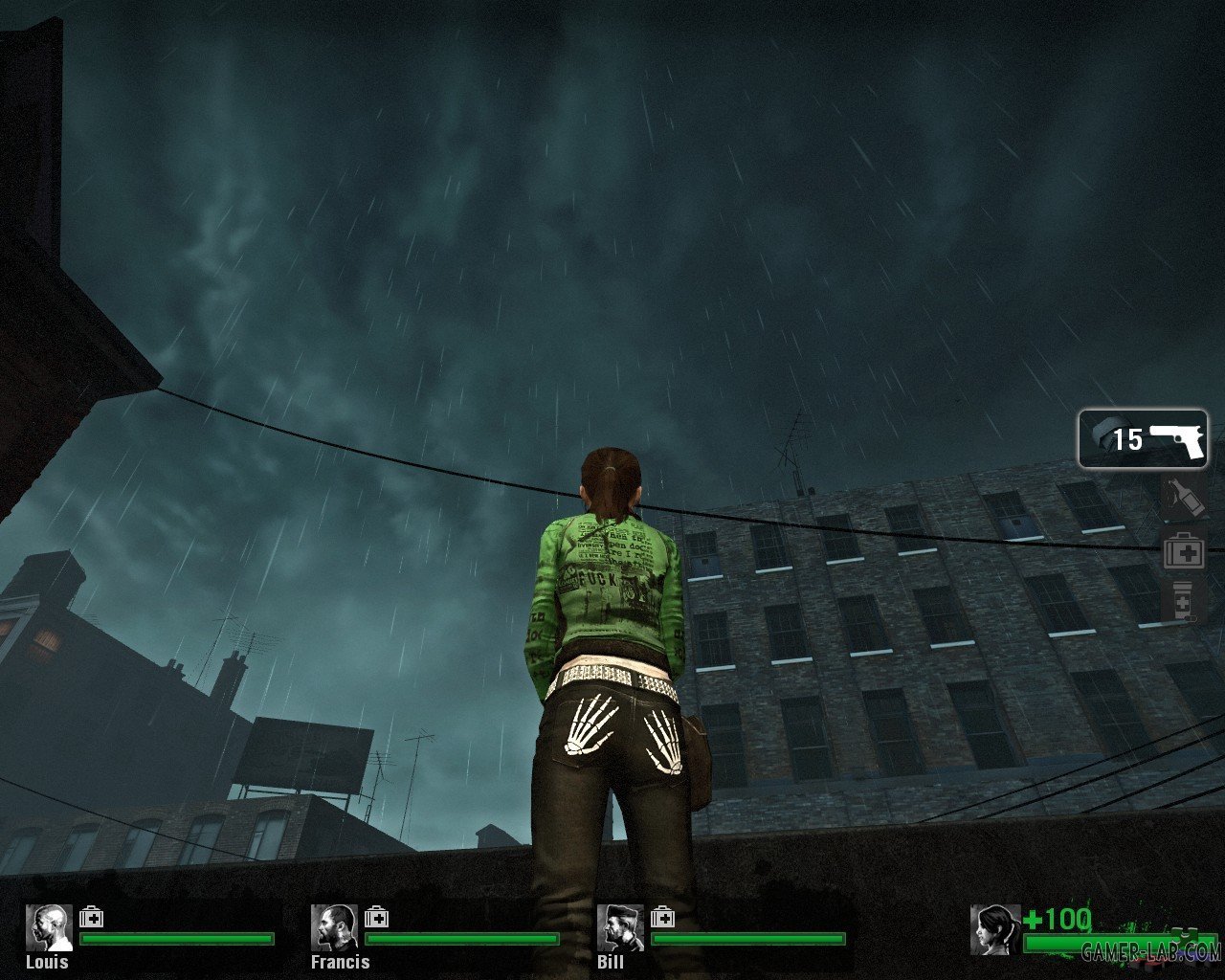Viewport: 1225px width, 980px height.
Task: Click Zoey's own player portrait
Action: (x=995, y=929)
